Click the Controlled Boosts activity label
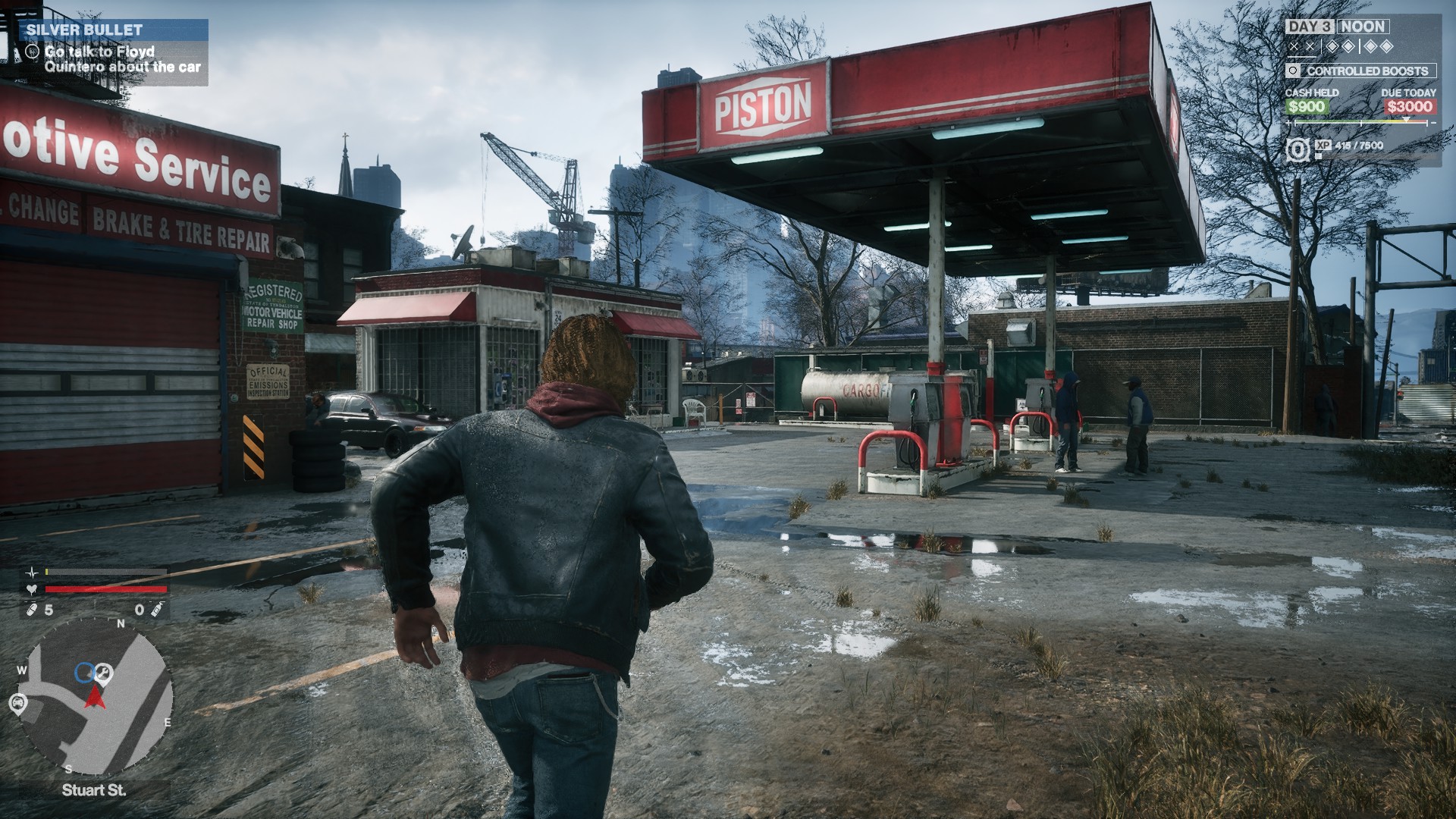This screenshot has width=1456, height=819. point(1367,71)
